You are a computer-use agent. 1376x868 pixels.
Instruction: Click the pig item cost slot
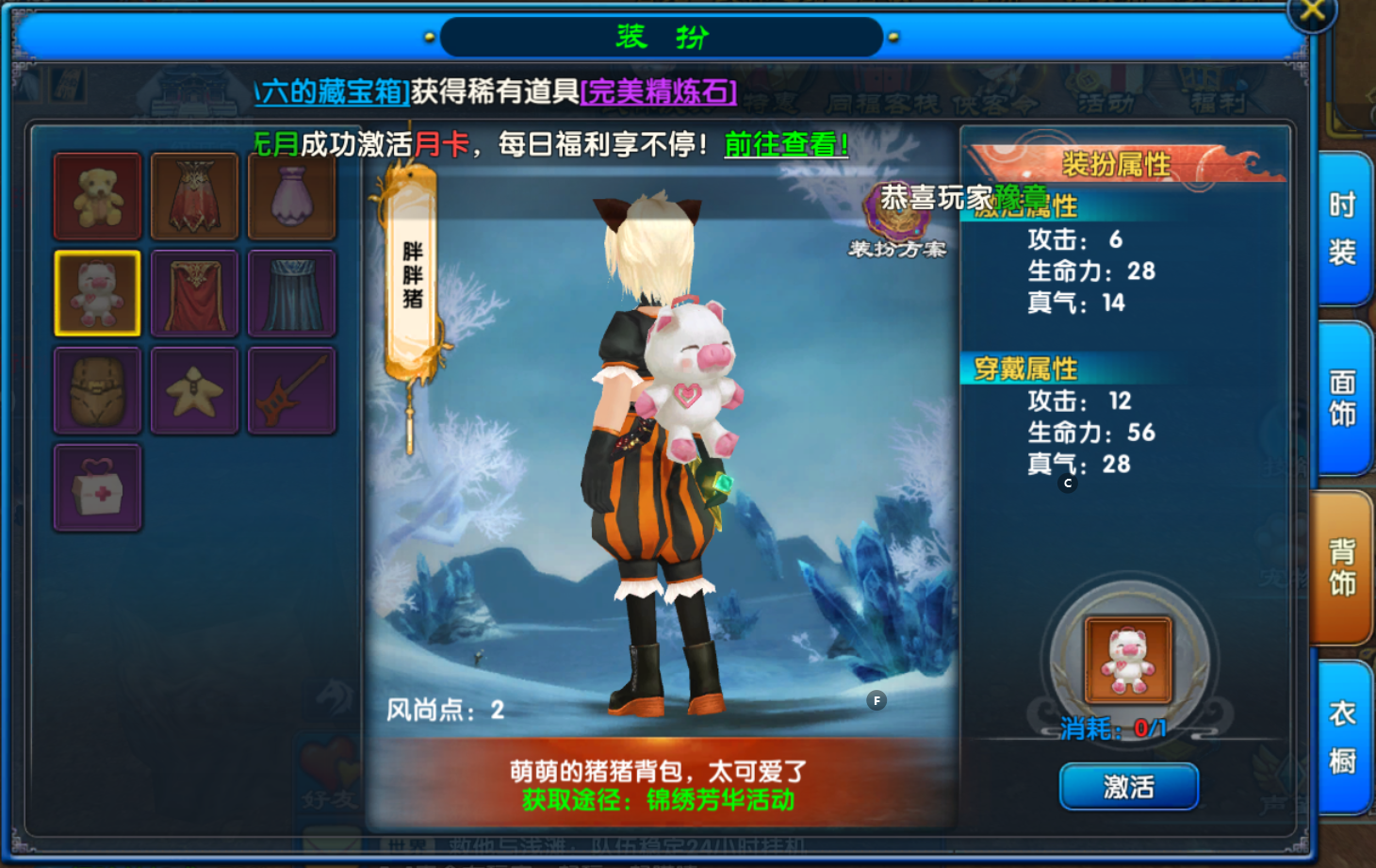pyautogui.click(x=1128, y=661)
